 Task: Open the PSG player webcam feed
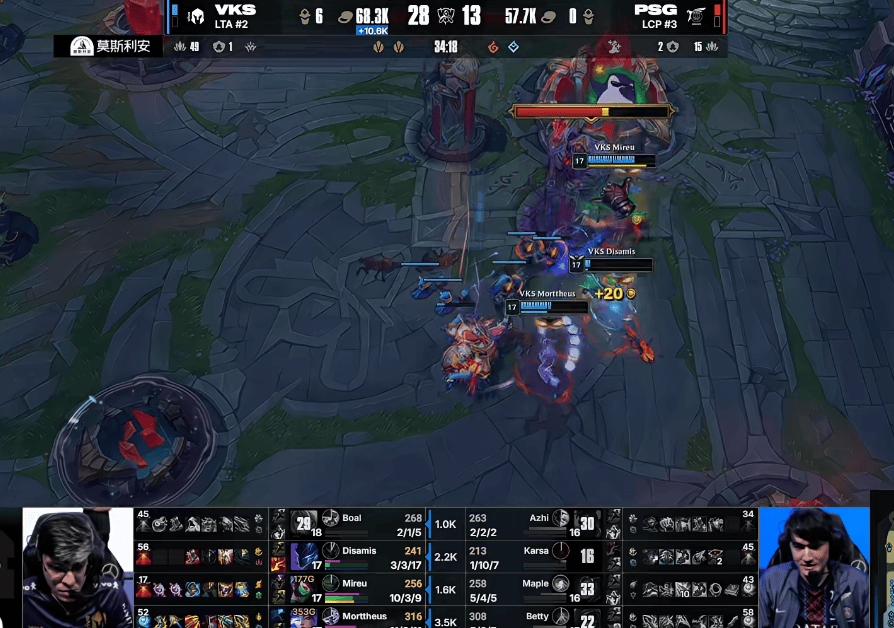tap(814, 567)
